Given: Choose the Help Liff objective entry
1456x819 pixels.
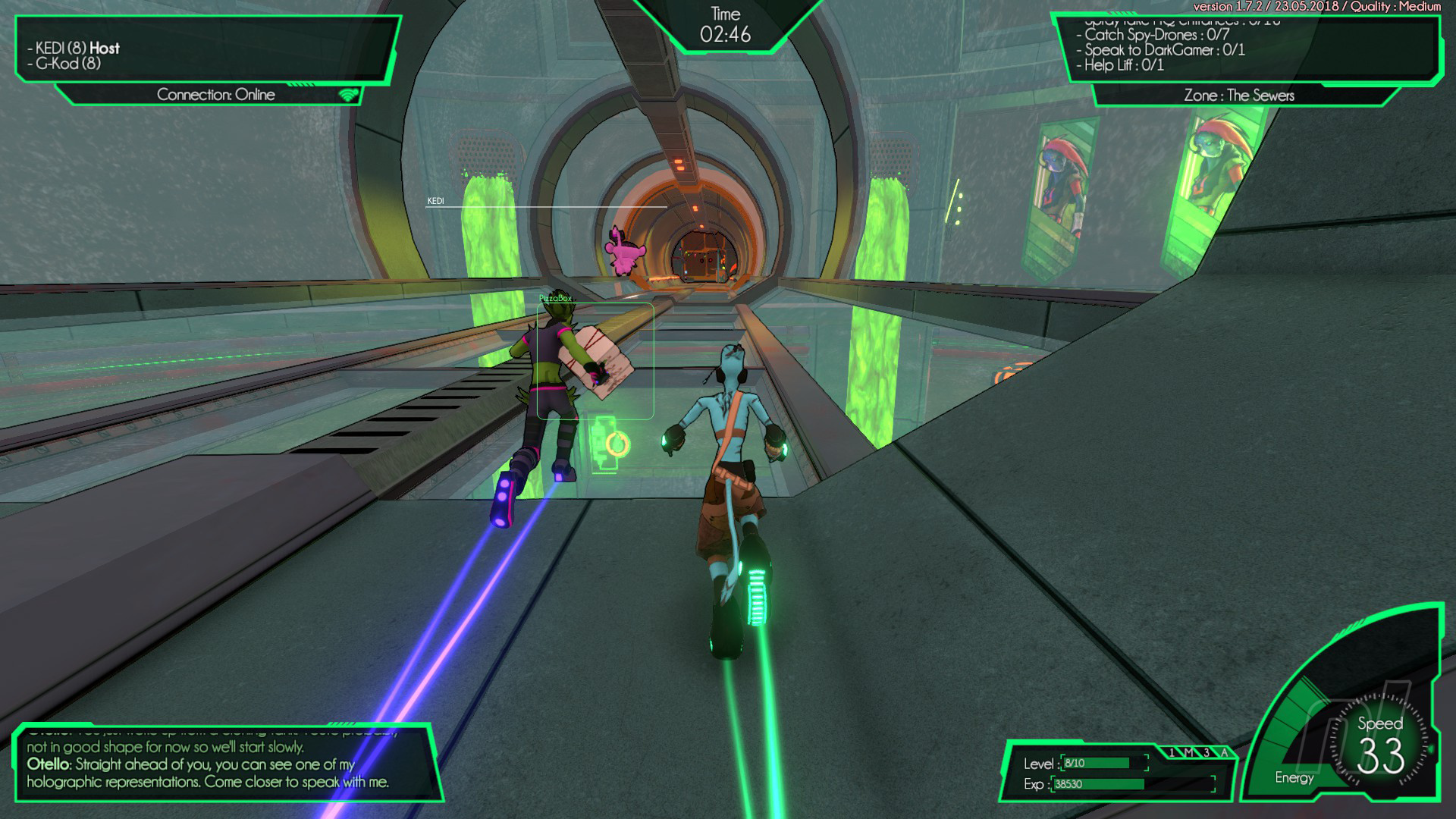Looking at the screenshot, I should [1123, 65].
